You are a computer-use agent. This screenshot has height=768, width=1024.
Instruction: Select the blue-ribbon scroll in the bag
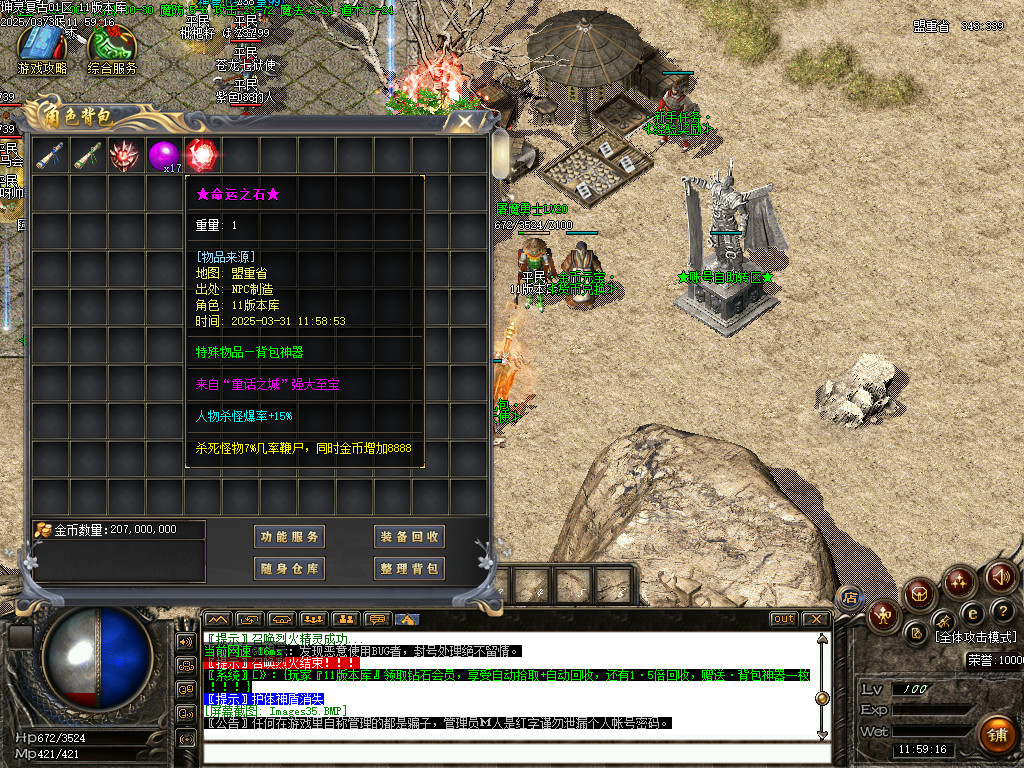[49, 155]
